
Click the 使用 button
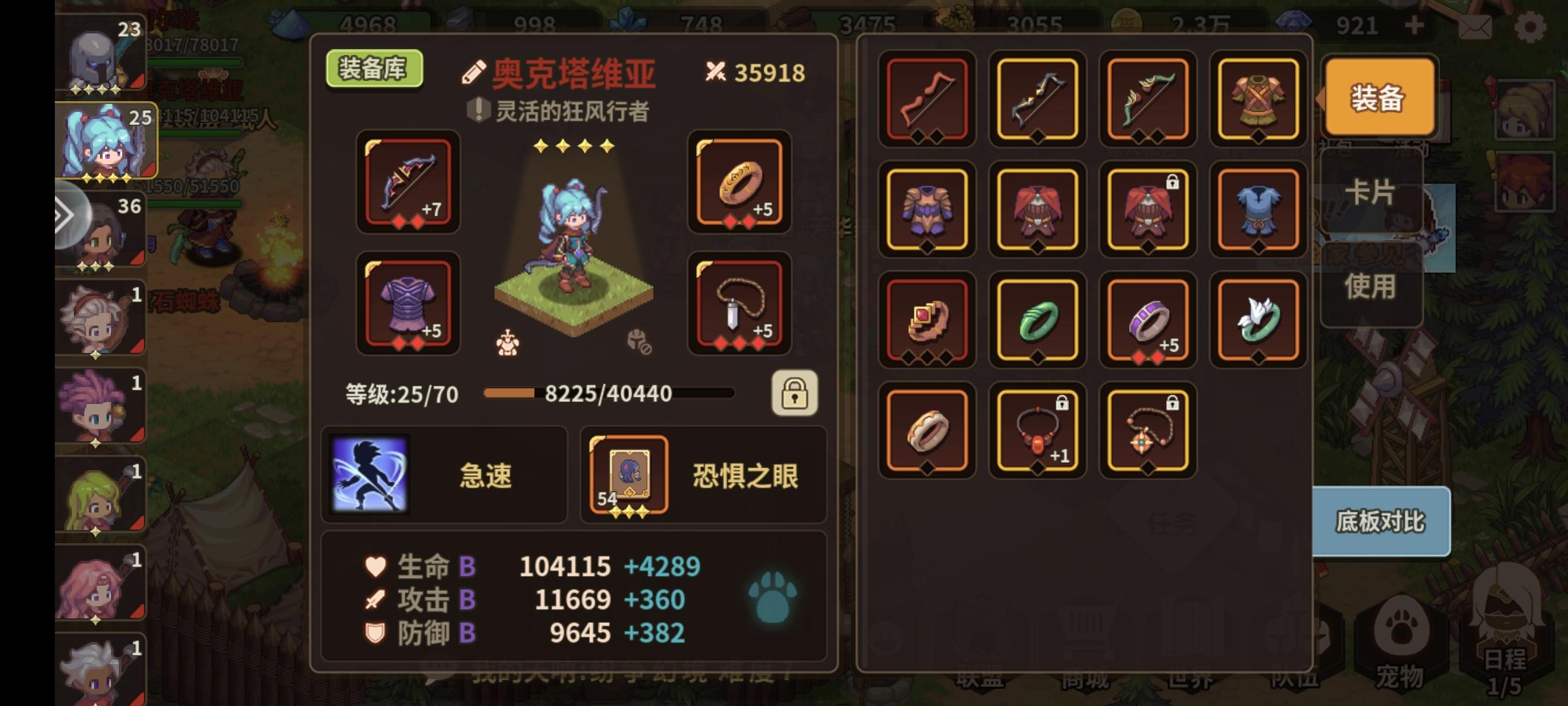point(1371,286)
